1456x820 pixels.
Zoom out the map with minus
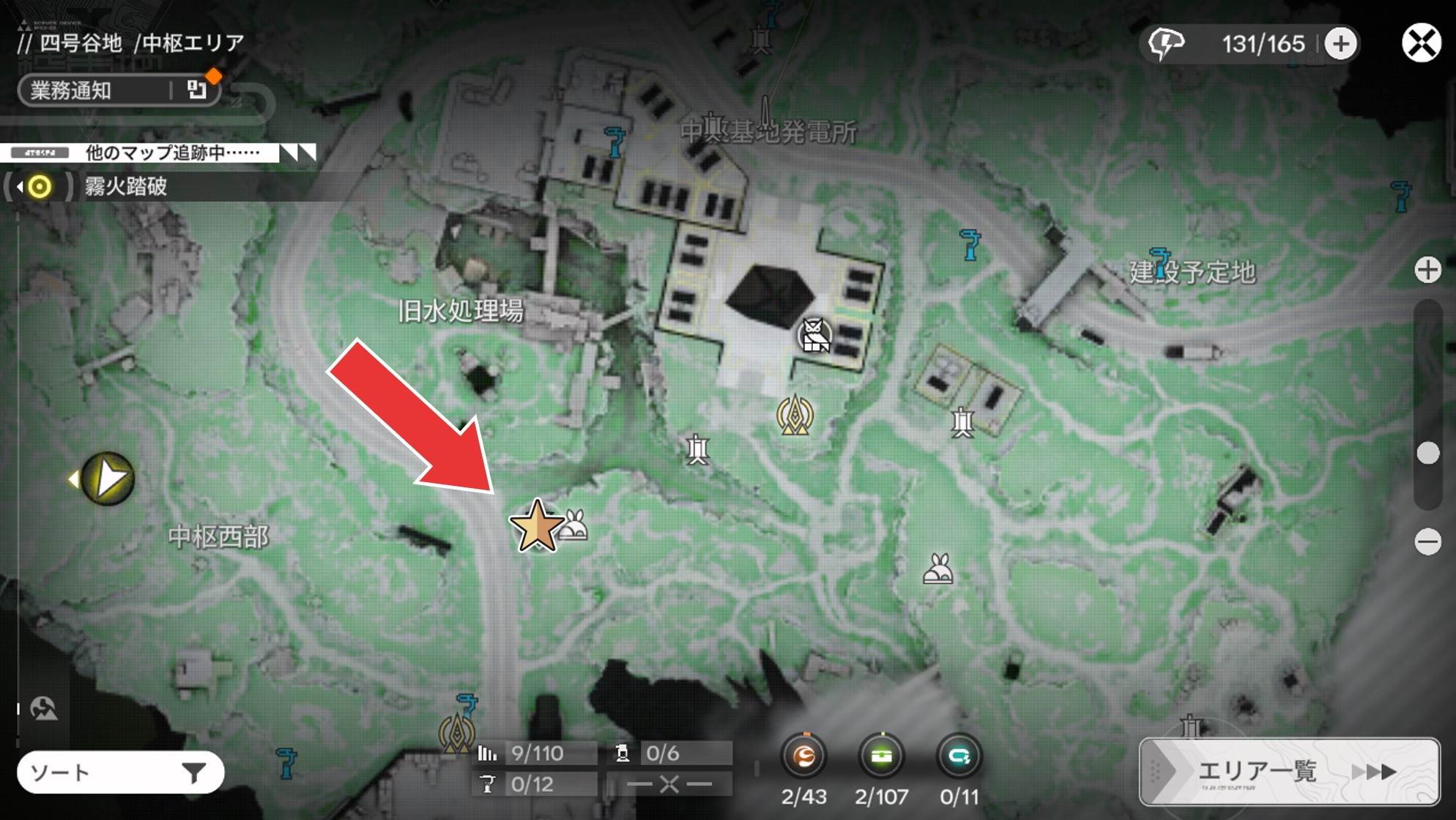pos(1427,542)
